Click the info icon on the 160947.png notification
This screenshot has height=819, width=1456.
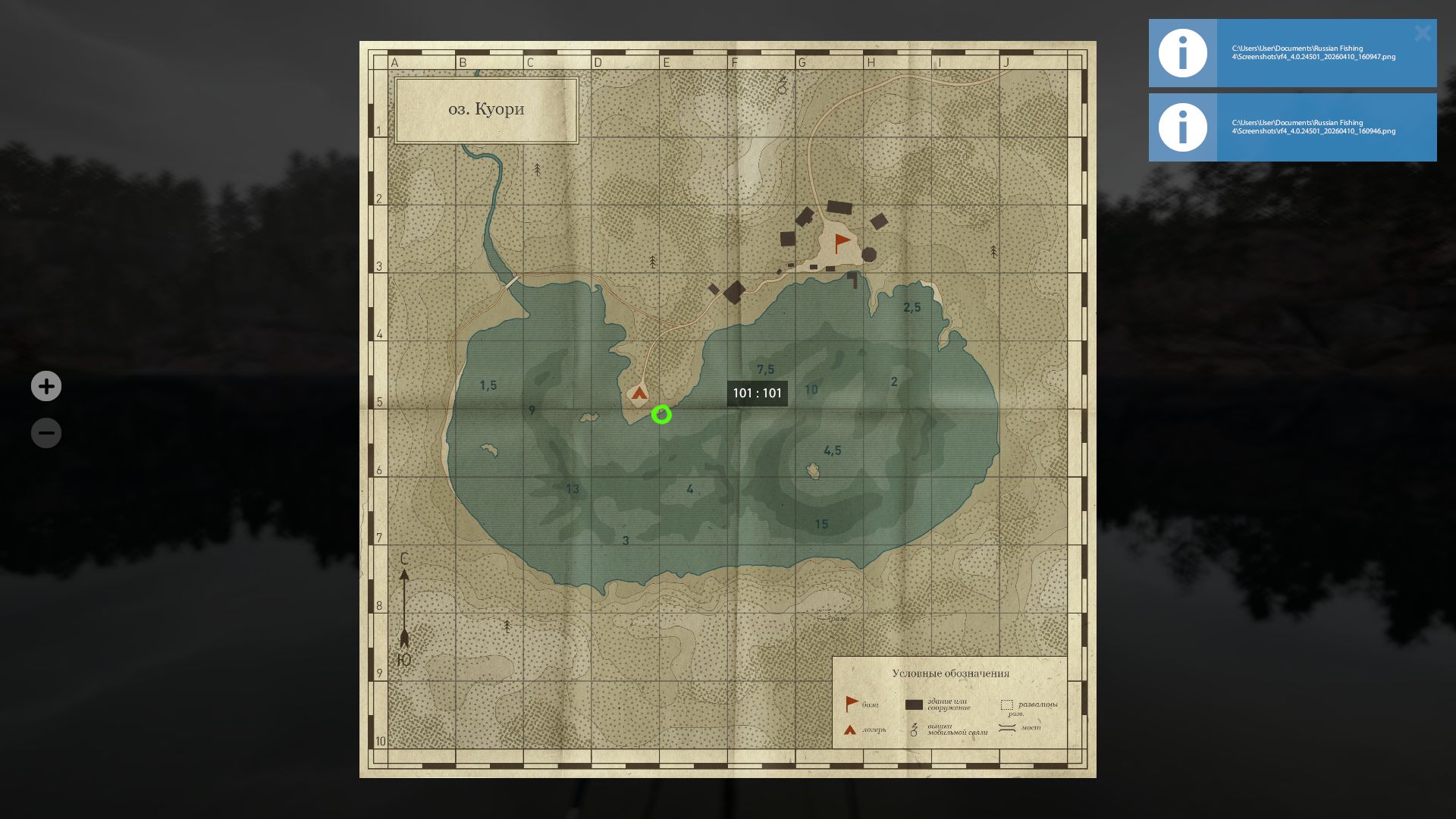tap(1182, 52)
